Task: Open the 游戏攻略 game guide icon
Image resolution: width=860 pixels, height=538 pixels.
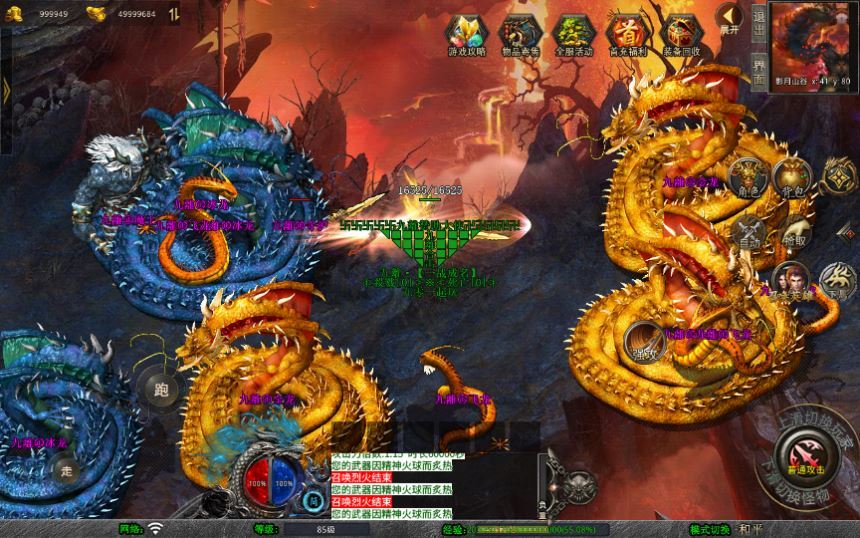Action: pos(467,33)
